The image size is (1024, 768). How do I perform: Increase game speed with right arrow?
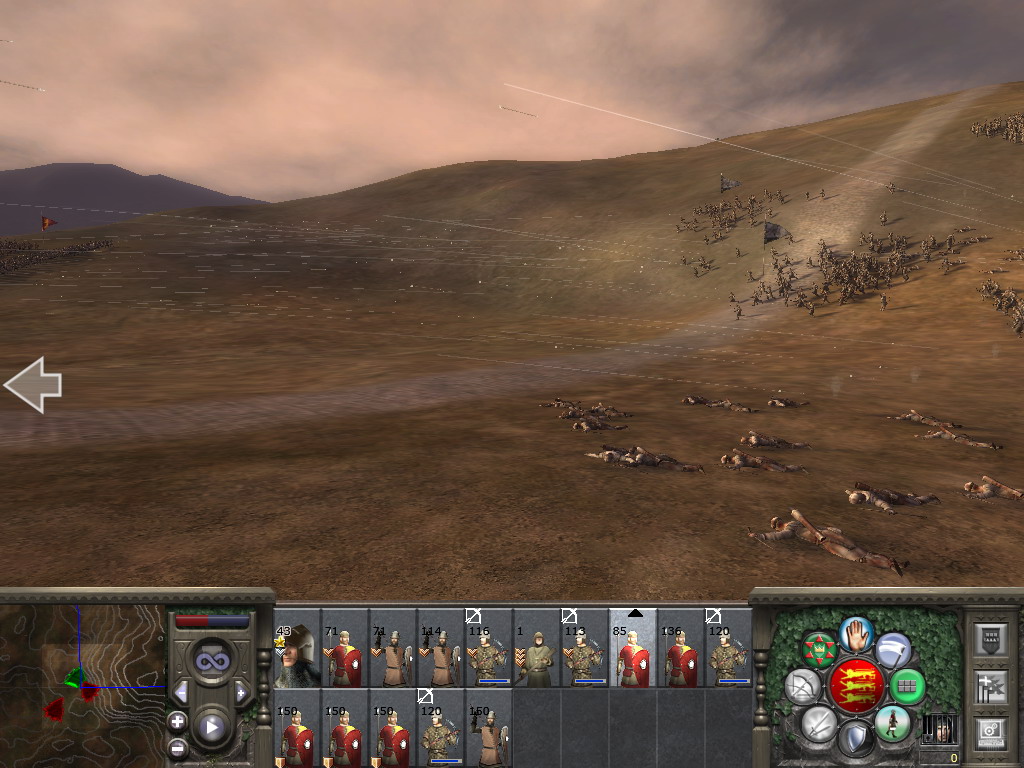point(241,692)
